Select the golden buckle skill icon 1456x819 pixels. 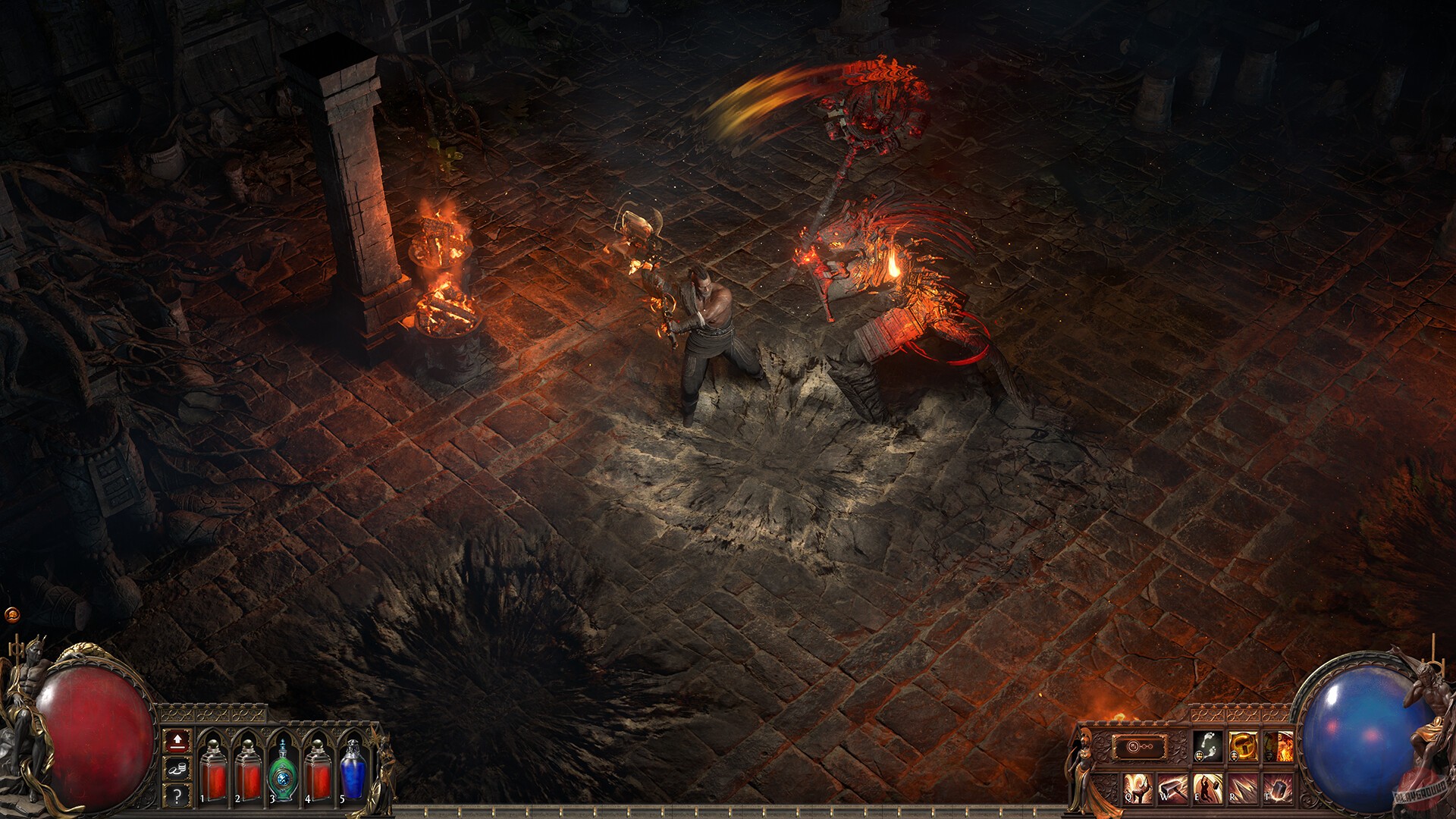1244,747
